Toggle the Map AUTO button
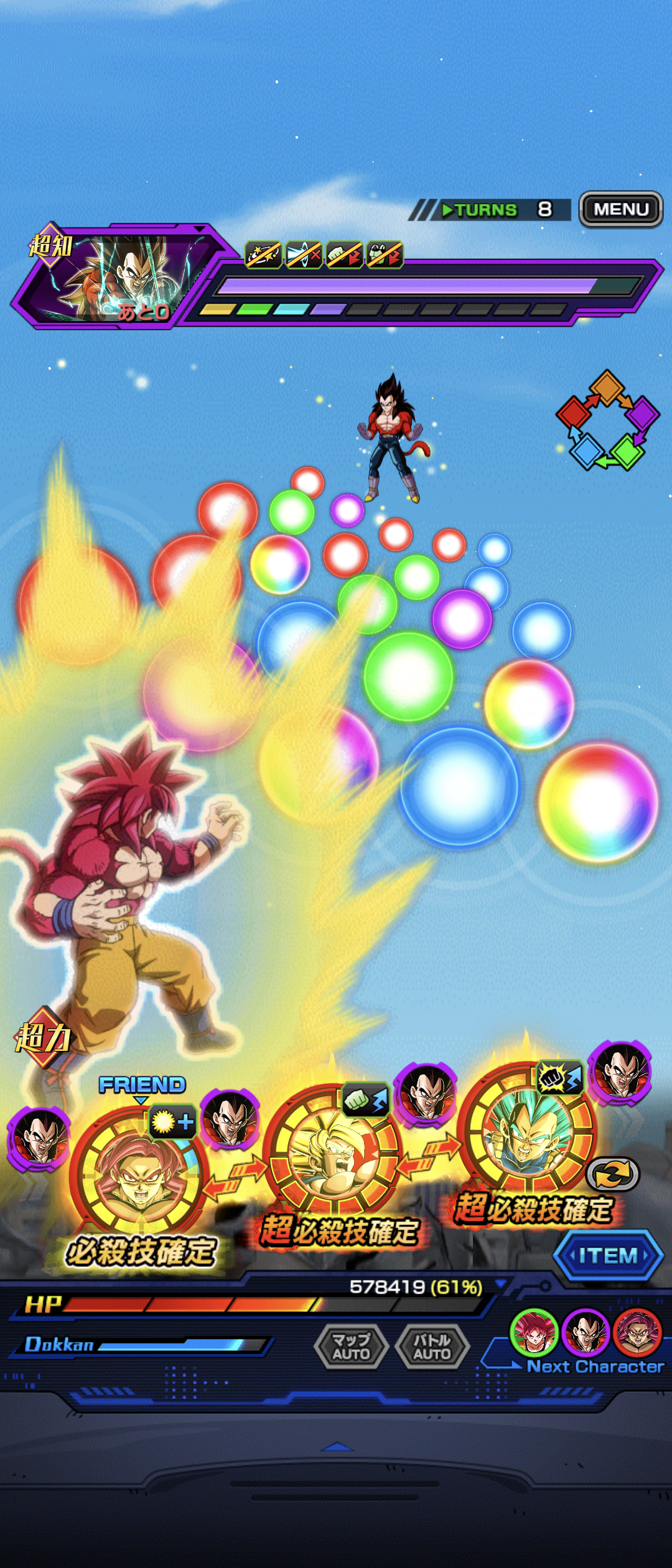 click(x=351, y=1346)
